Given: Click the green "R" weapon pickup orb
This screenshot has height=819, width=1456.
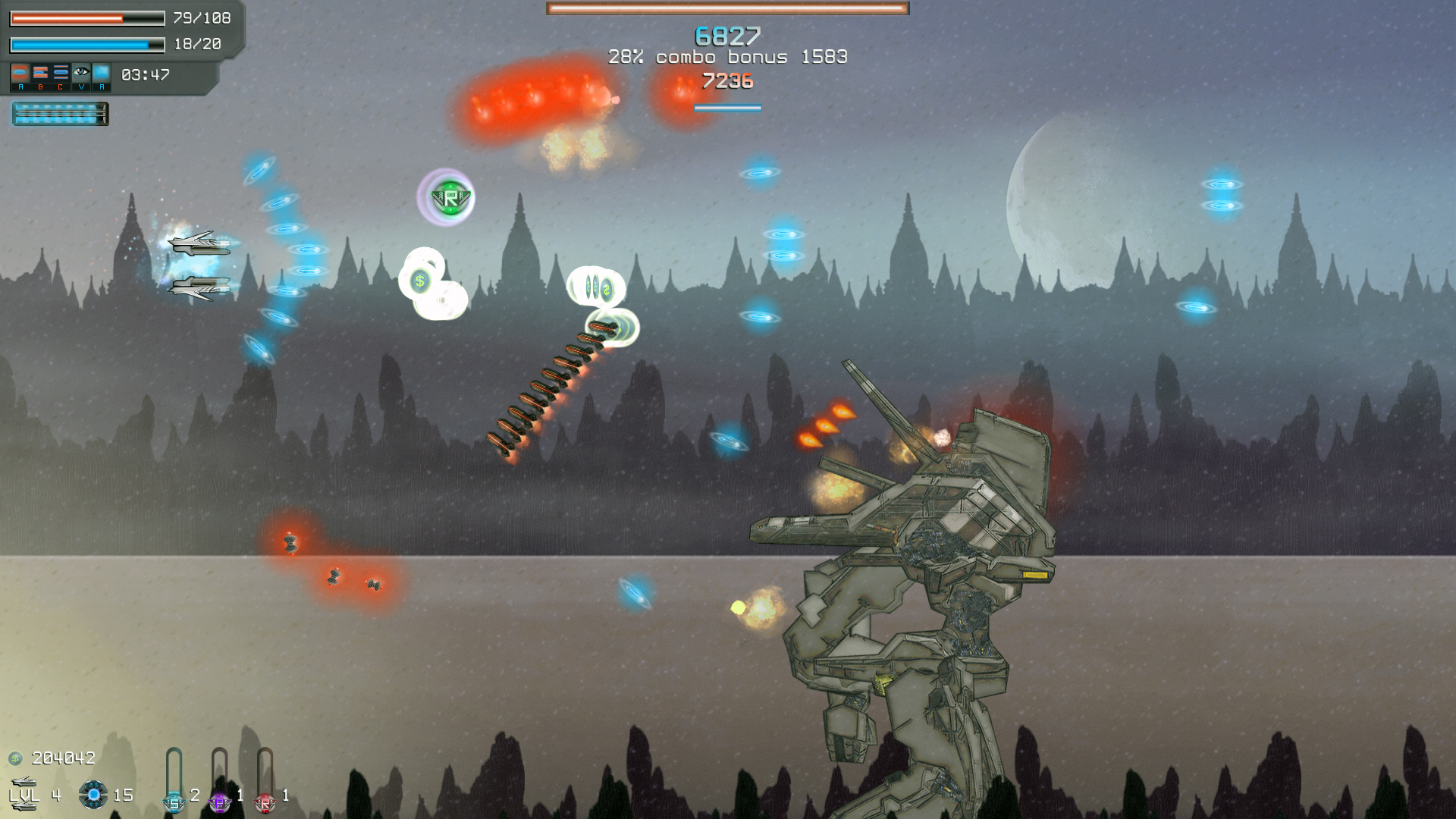Looking at the screenshot, I should [449, 196].
